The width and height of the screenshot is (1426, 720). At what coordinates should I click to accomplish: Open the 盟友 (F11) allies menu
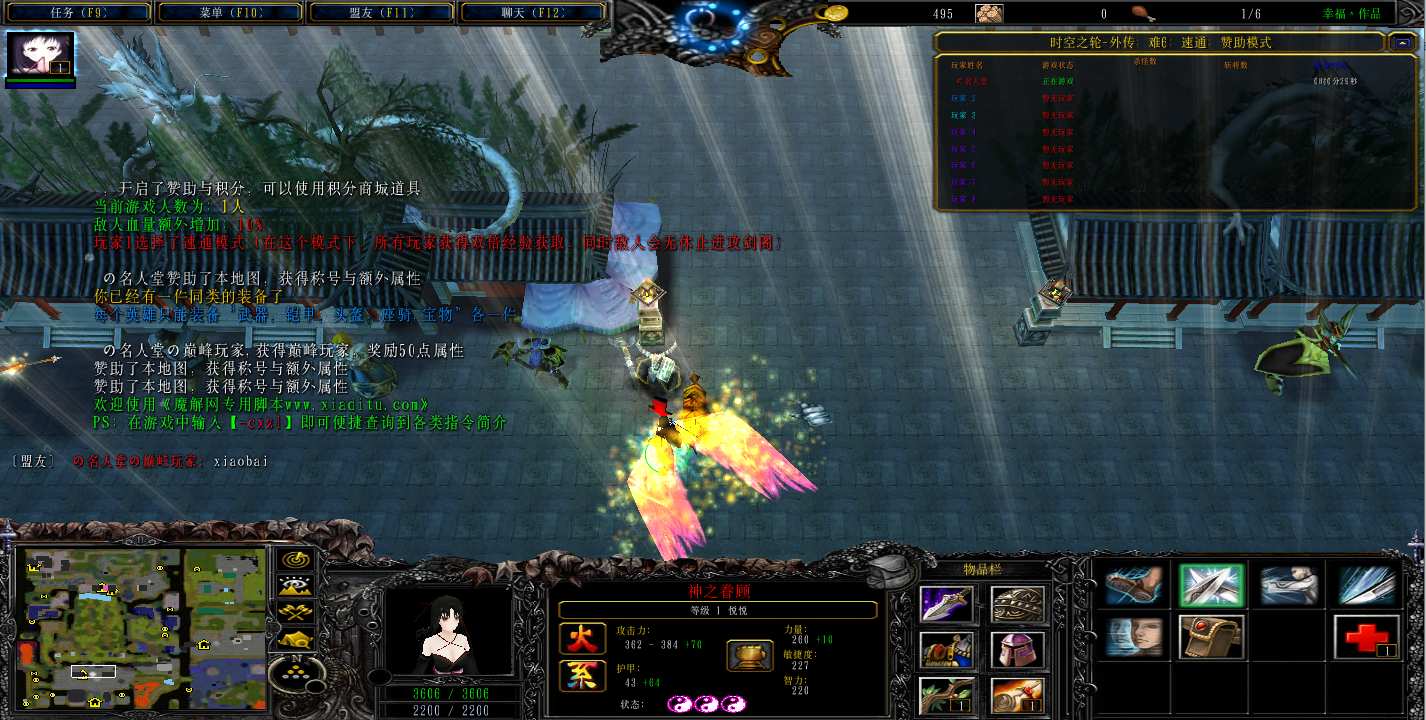point(383,13)
